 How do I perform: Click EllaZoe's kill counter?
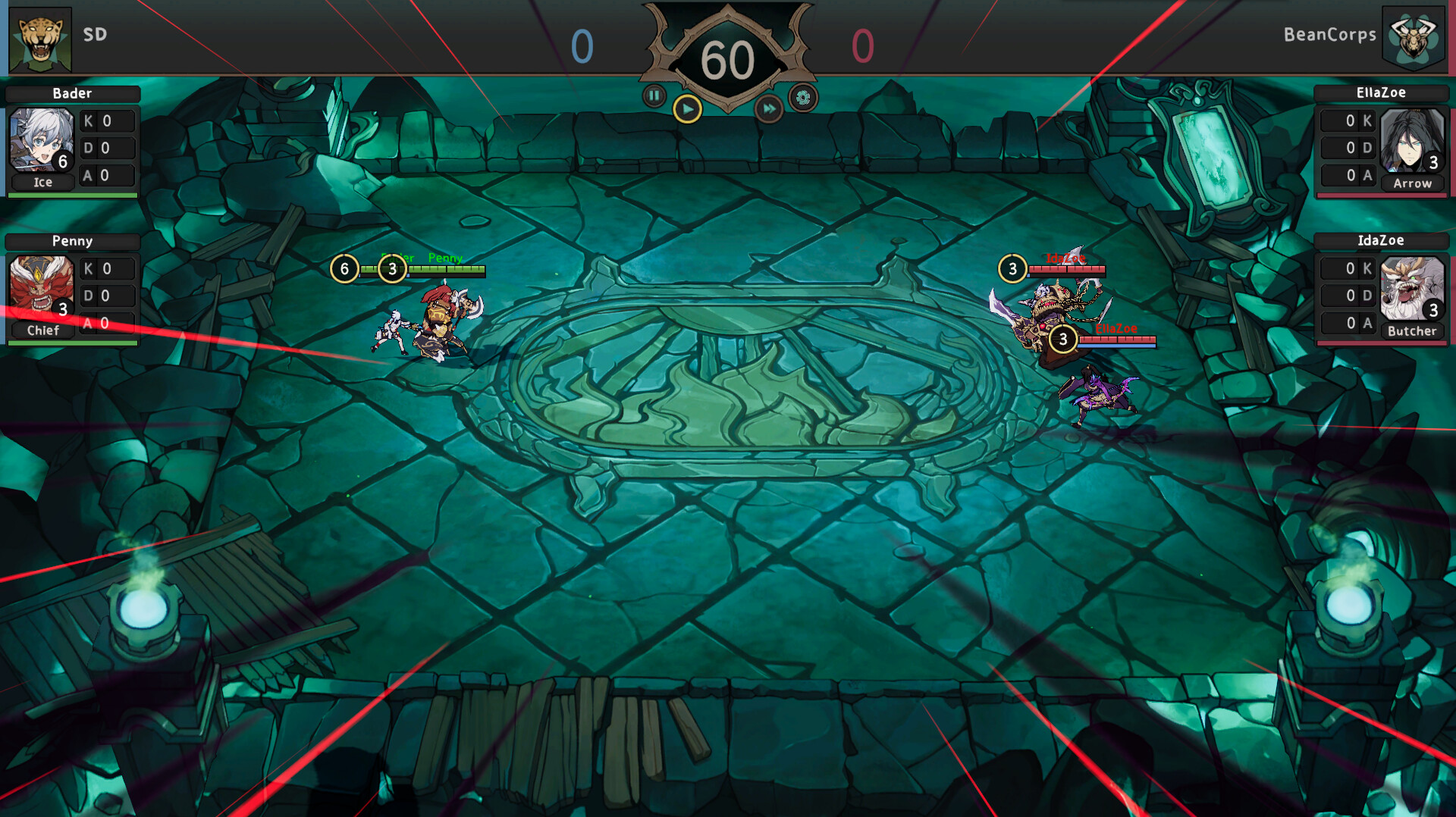(1349, 120)
